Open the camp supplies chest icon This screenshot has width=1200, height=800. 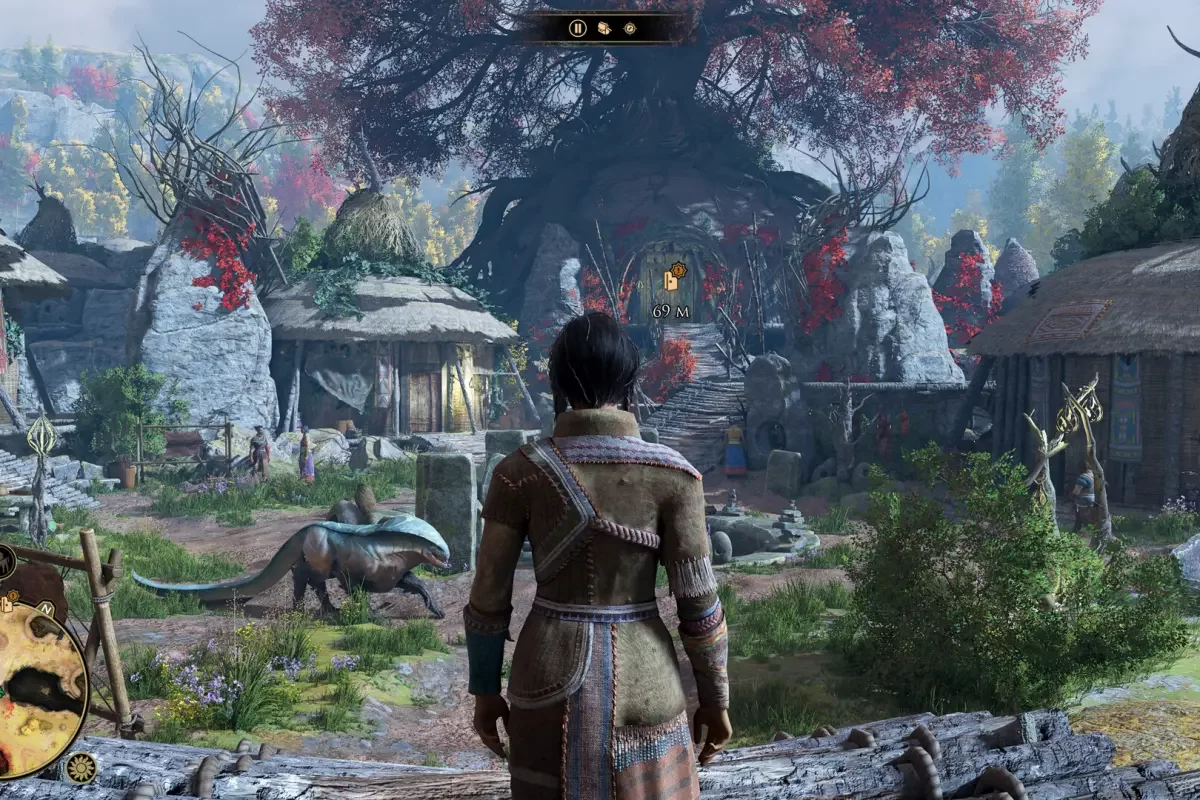coord(604,28)
